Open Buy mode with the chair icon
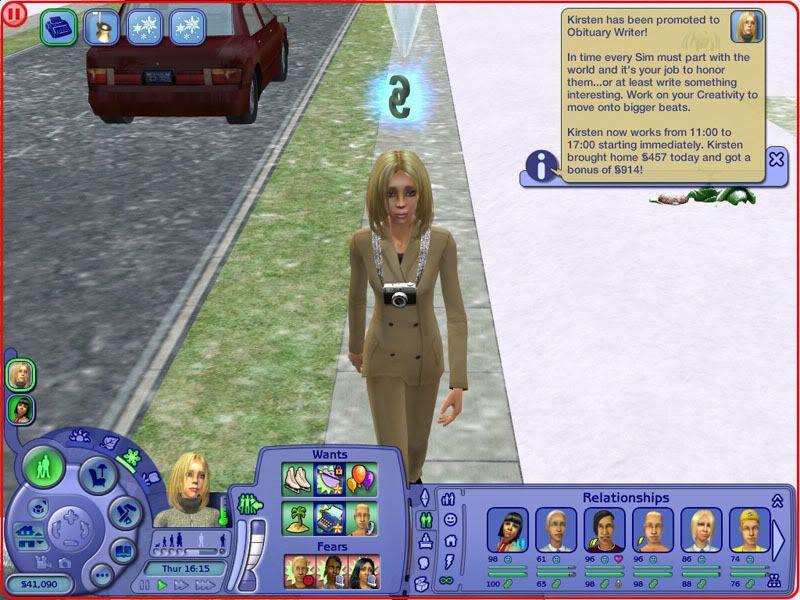Viewport: 800px width, 600px height. click(97, 472)
